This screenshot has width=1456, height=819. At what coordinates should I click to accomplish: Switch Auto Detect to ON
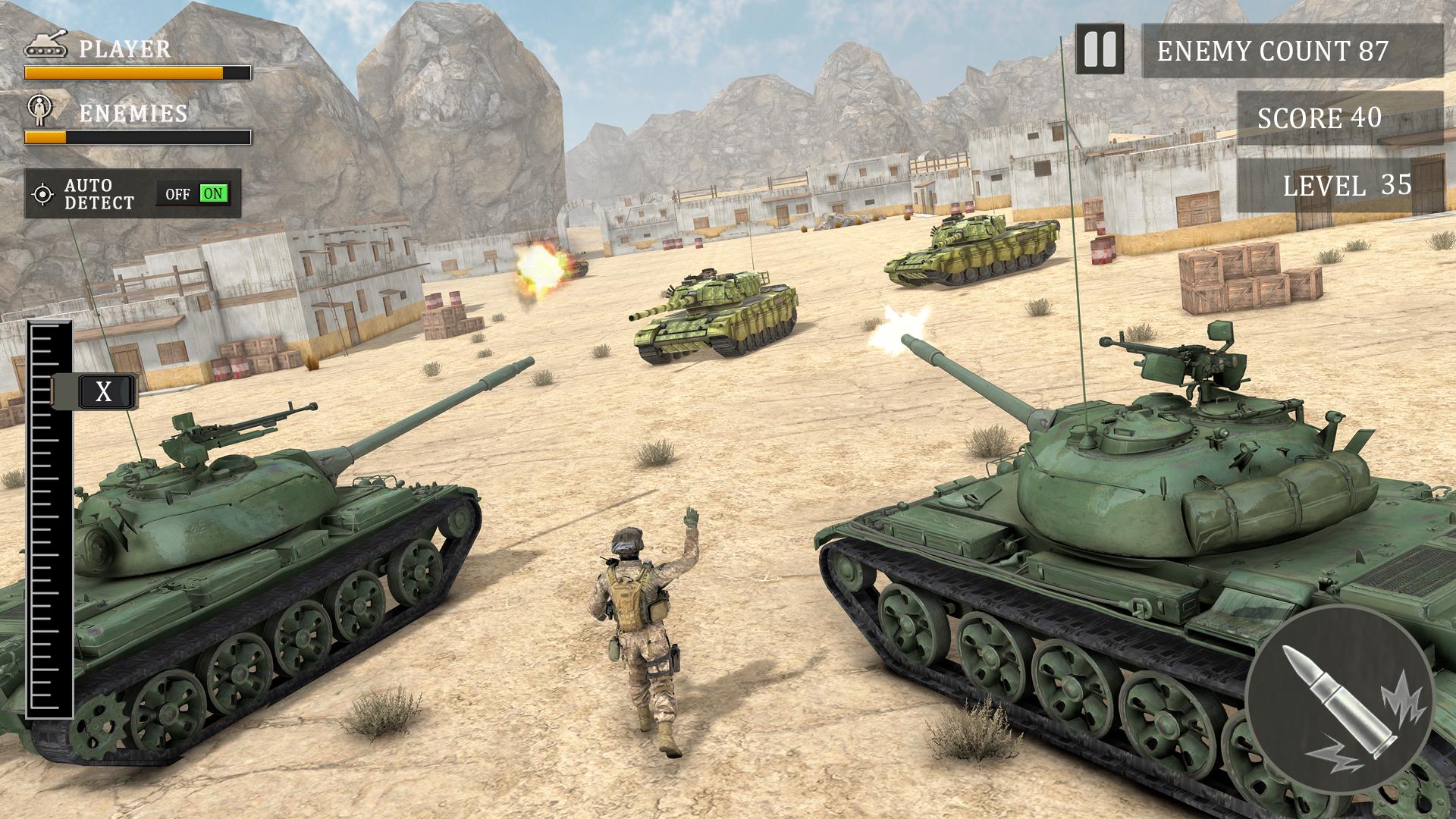(x=213, y=194)
